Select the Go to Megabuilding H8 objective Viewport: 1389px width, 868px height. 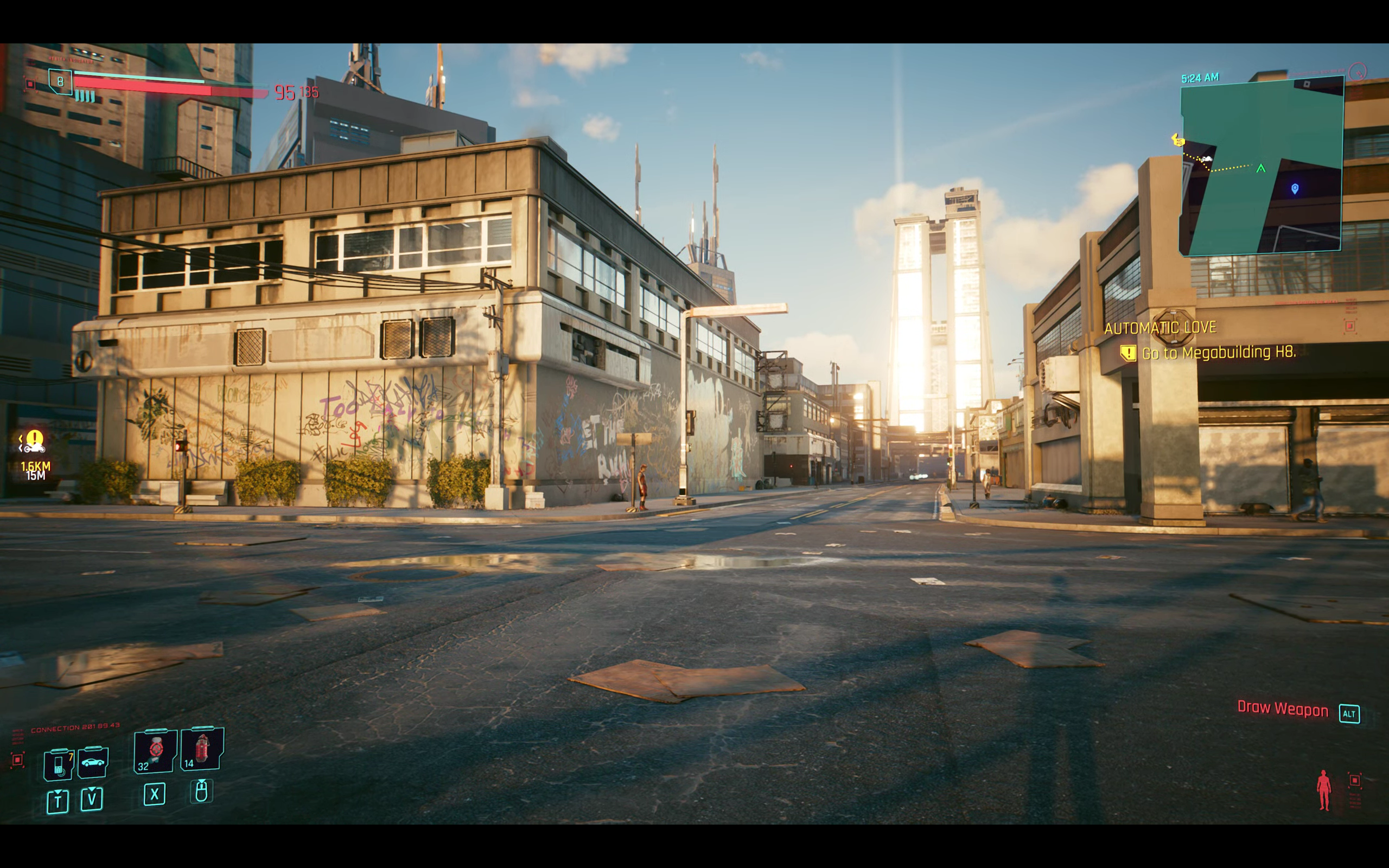tap(1218, 353)
